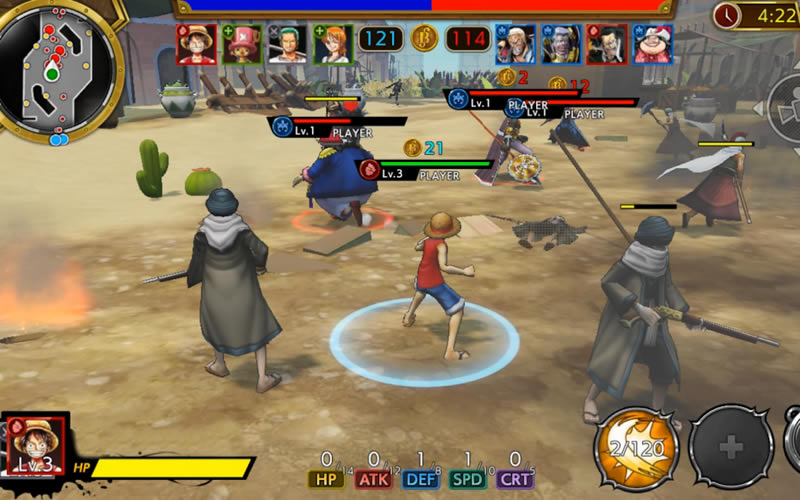Screen dimensions: 800x500
Task: Tap Luffy's Lv.3 character portrait
Action: [x=37, y=443]
